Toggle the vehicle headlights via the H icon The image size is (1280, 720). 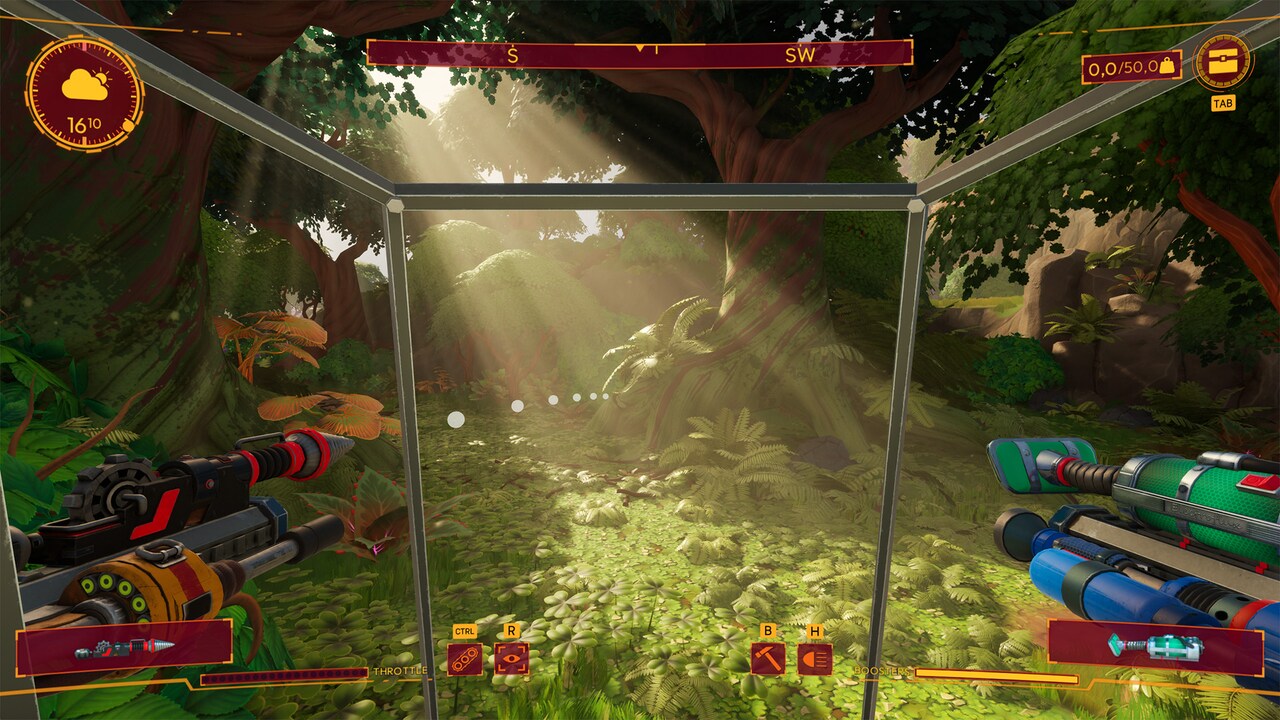816,660
